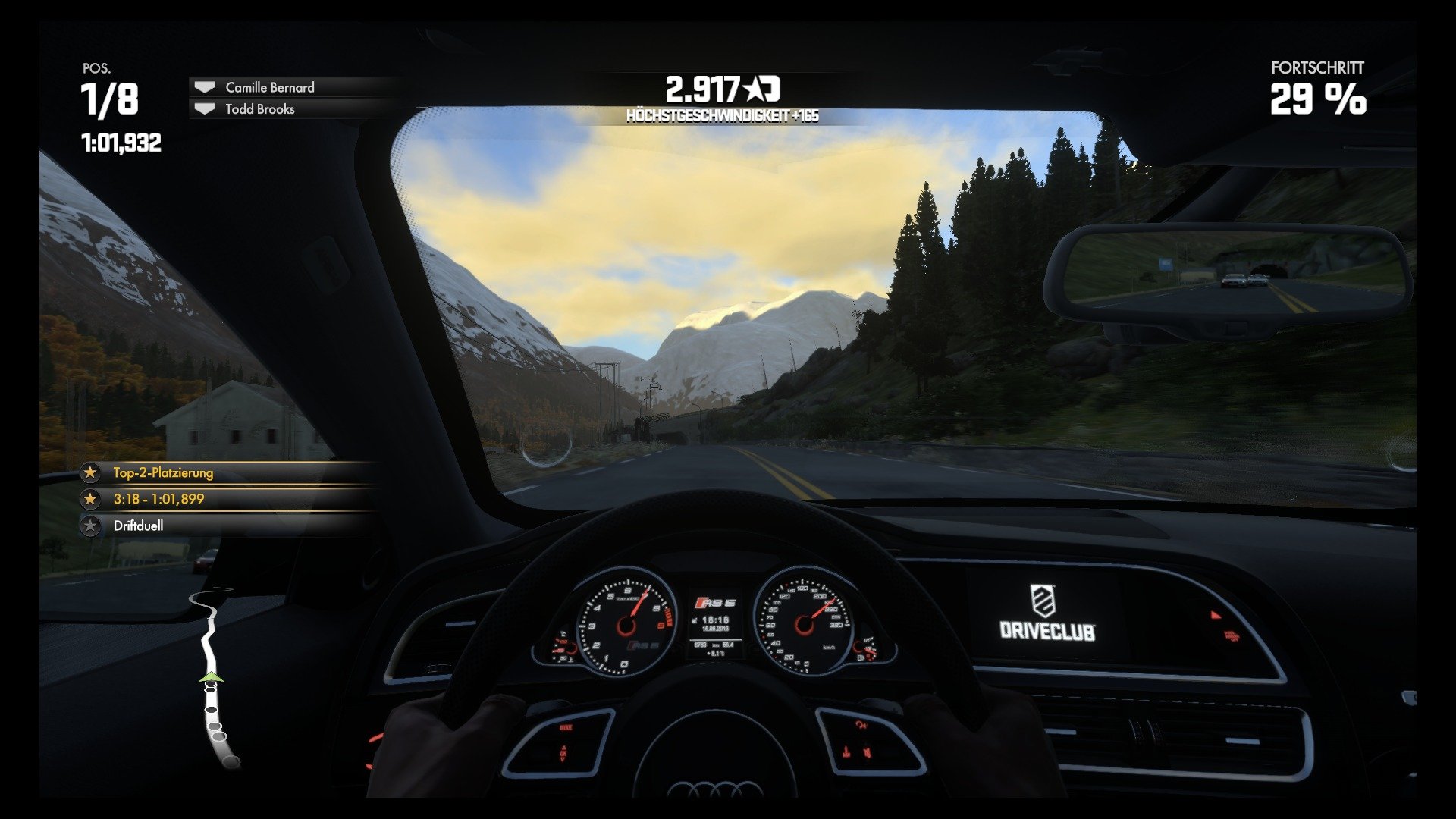Select the gold star next to Top-2-Platzierung
Viewport: 1456px width, 819px height.
click(91, 472)
